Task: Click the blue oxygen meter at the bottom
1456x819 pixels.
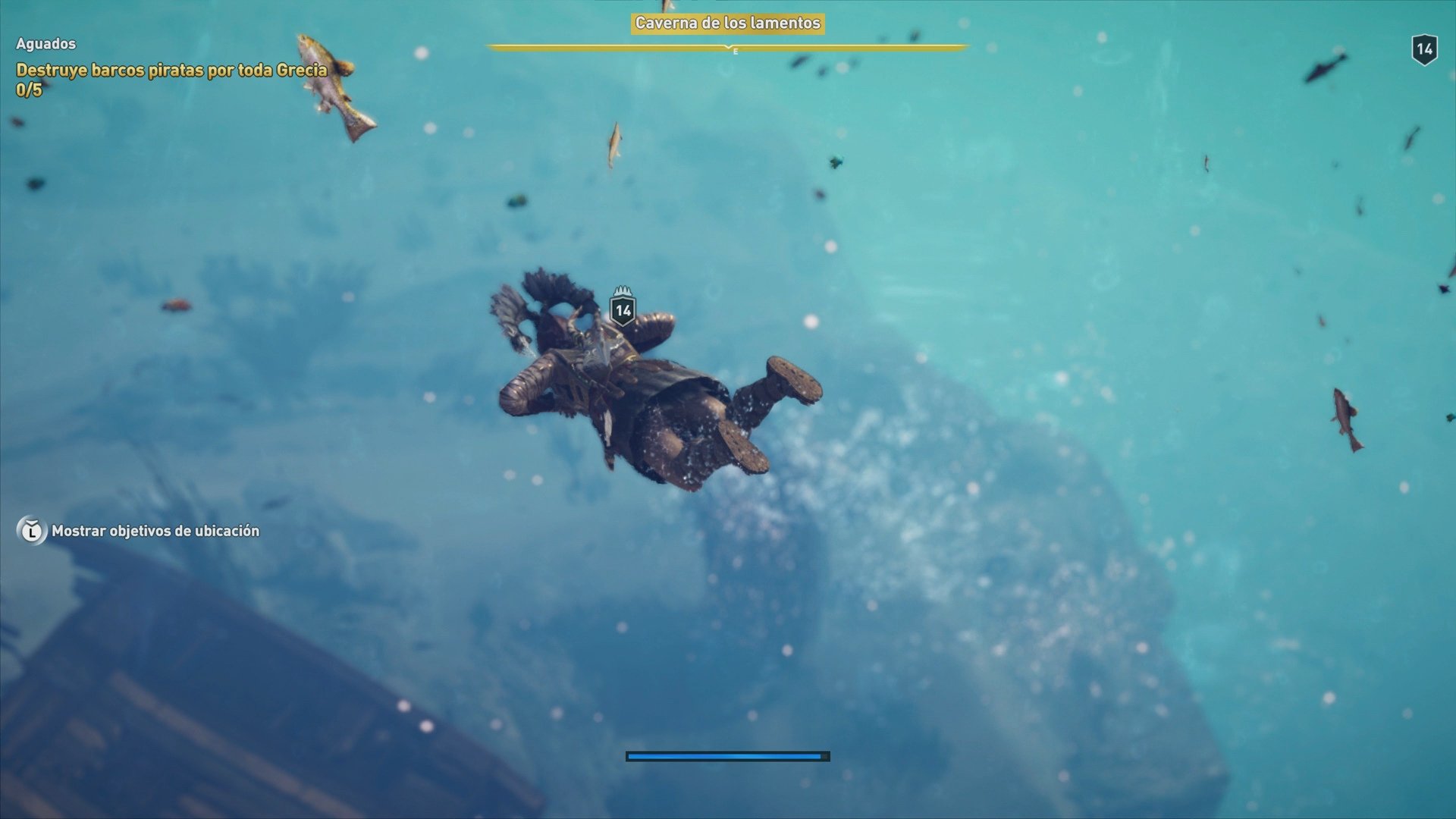Action: 726,755
